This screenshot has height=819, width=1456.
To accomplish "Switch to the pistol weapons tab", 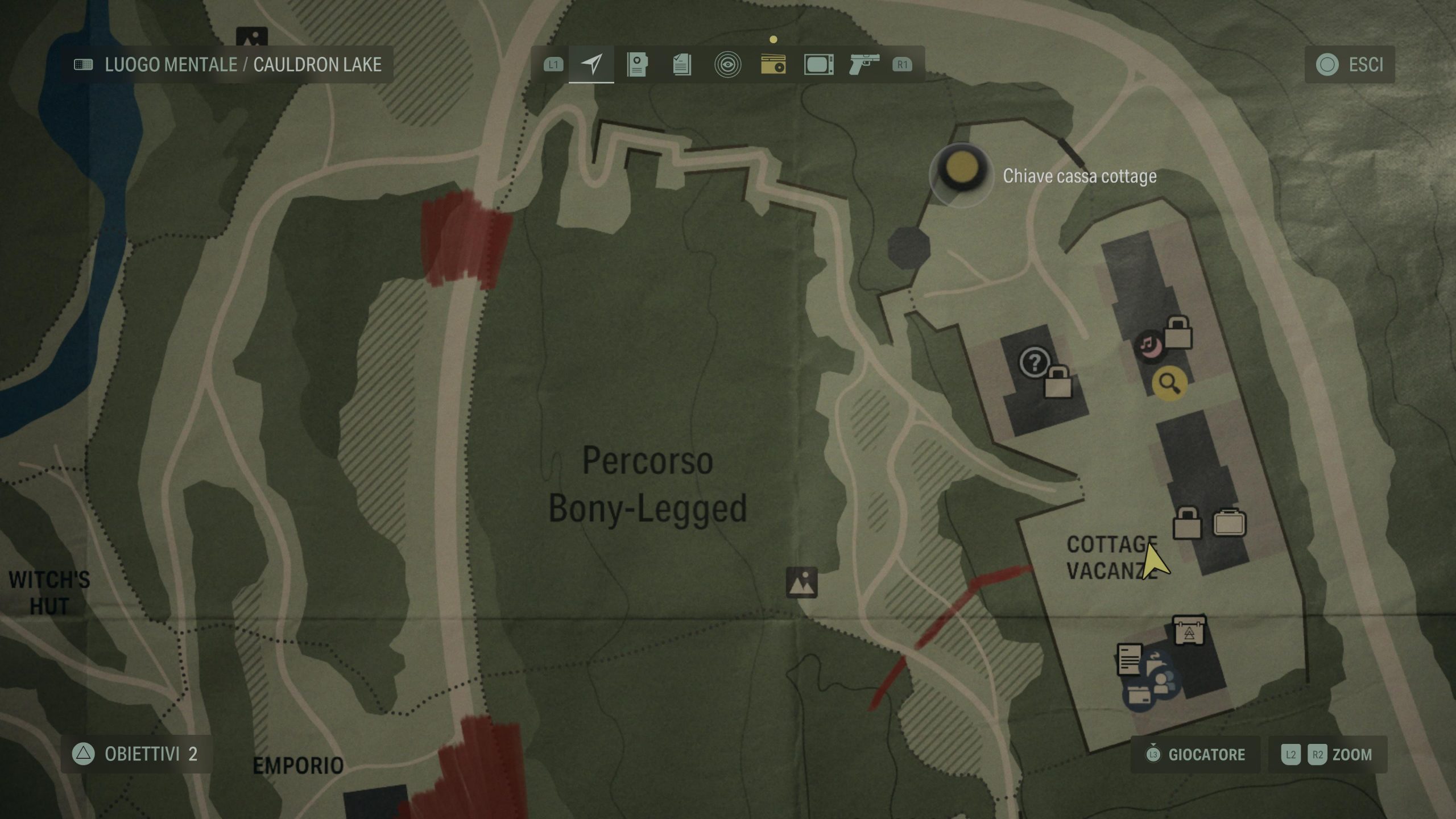I will click(x=863, y=64).
